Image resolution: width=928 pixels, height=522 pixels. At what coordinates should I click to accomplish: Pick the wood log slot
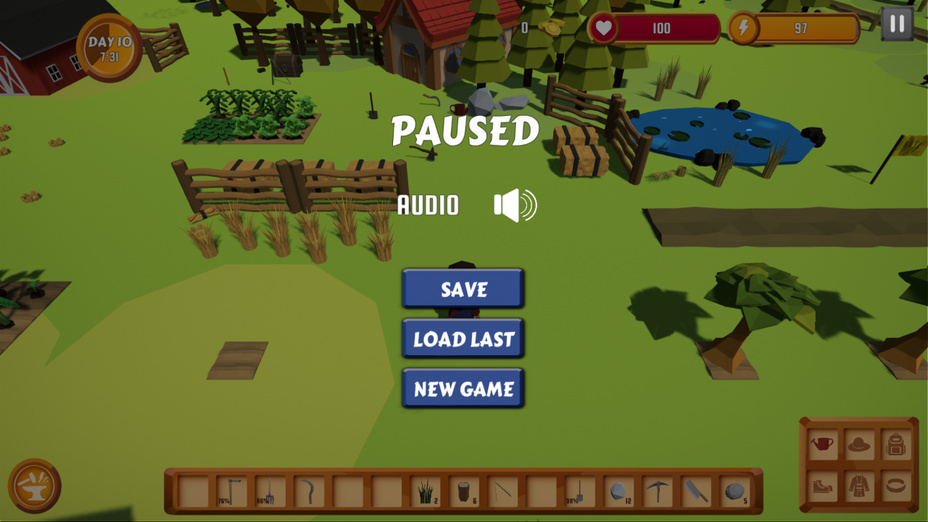464,491
